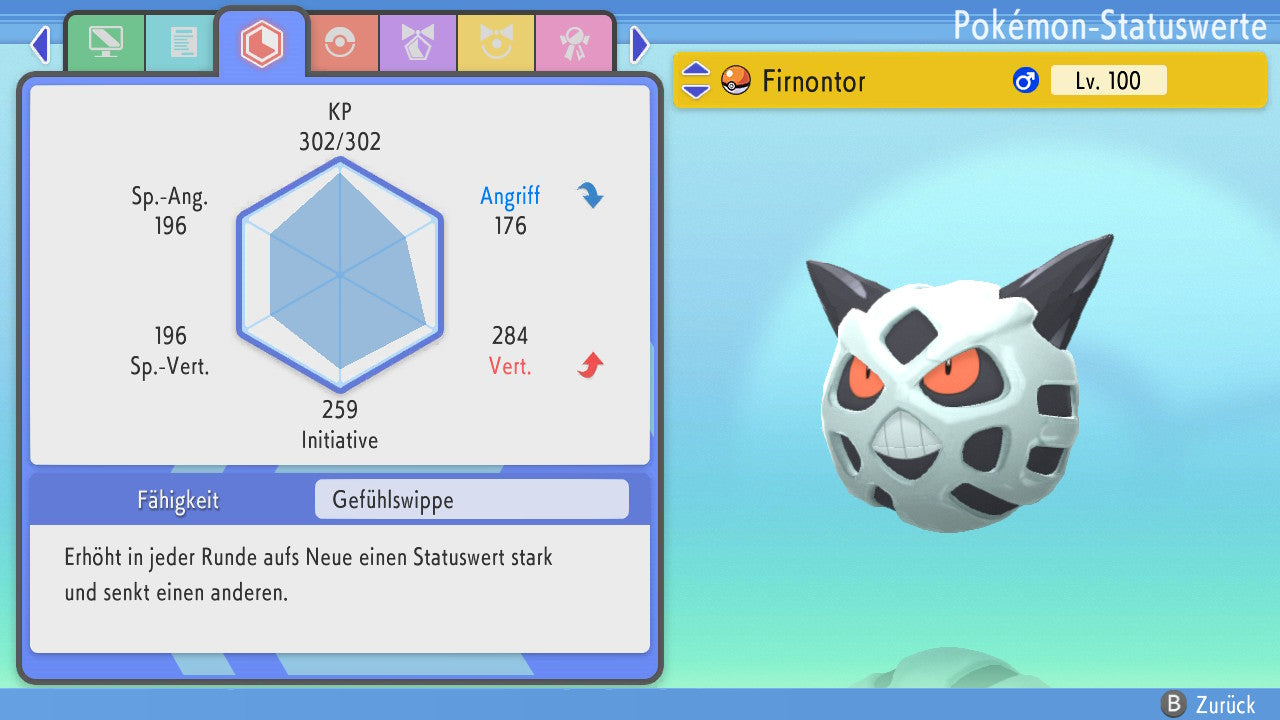Show the pink ribbon medal tab
The image size is (1280, 720).
click(x=574, y=42)
